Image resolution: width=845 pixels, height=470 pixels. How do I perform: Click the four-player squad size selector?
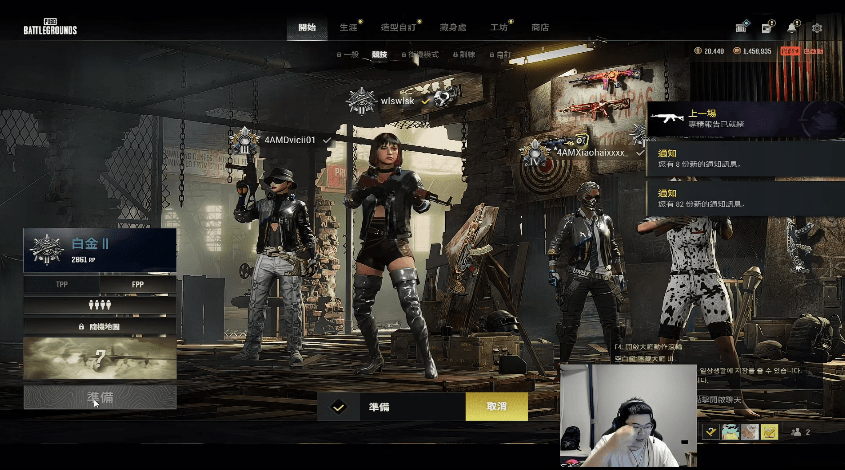pyautogui.click(x=100, y=305)
